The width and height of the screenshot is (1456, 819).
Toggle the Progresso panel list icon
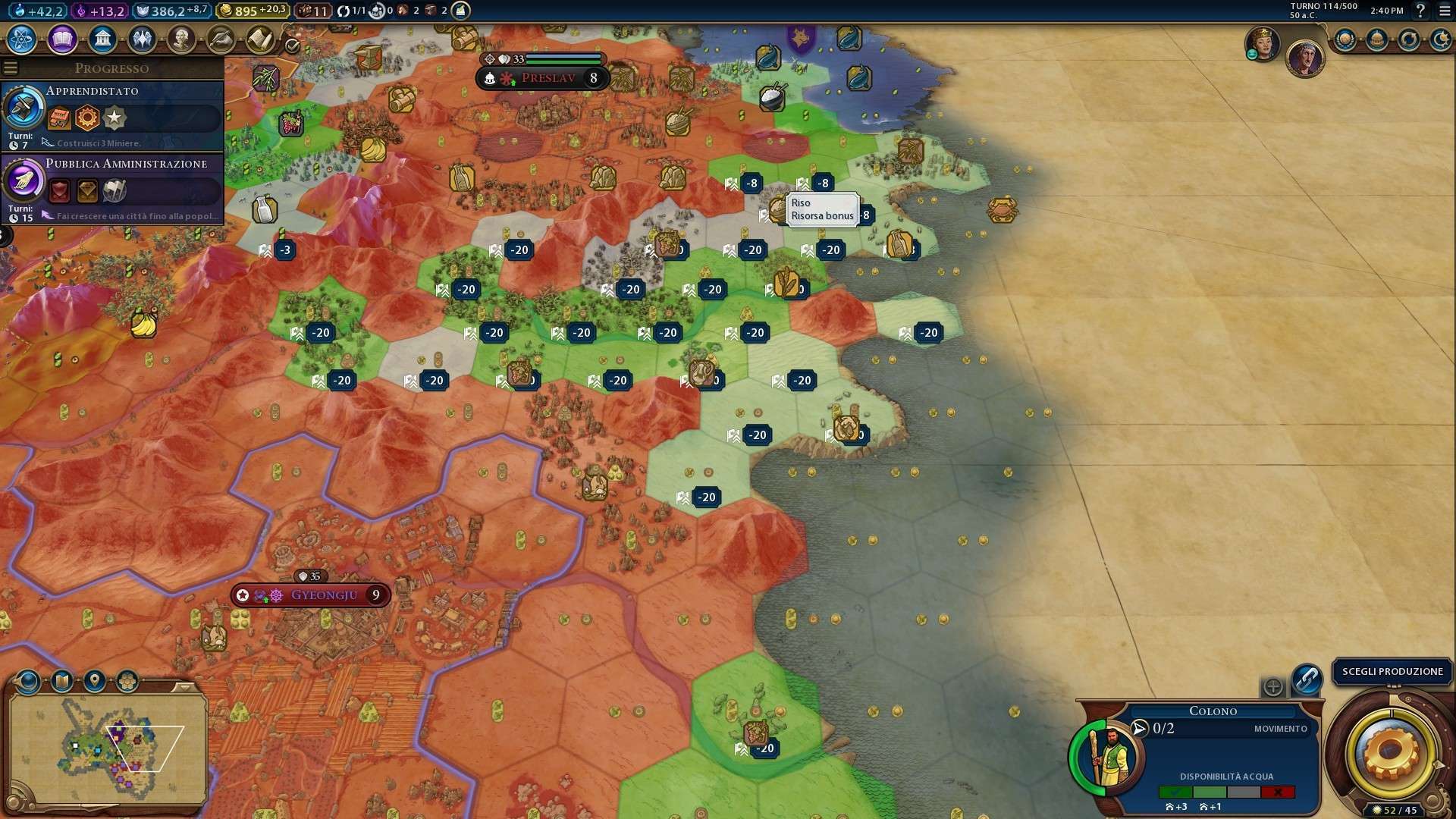click(x=11, y=68)
